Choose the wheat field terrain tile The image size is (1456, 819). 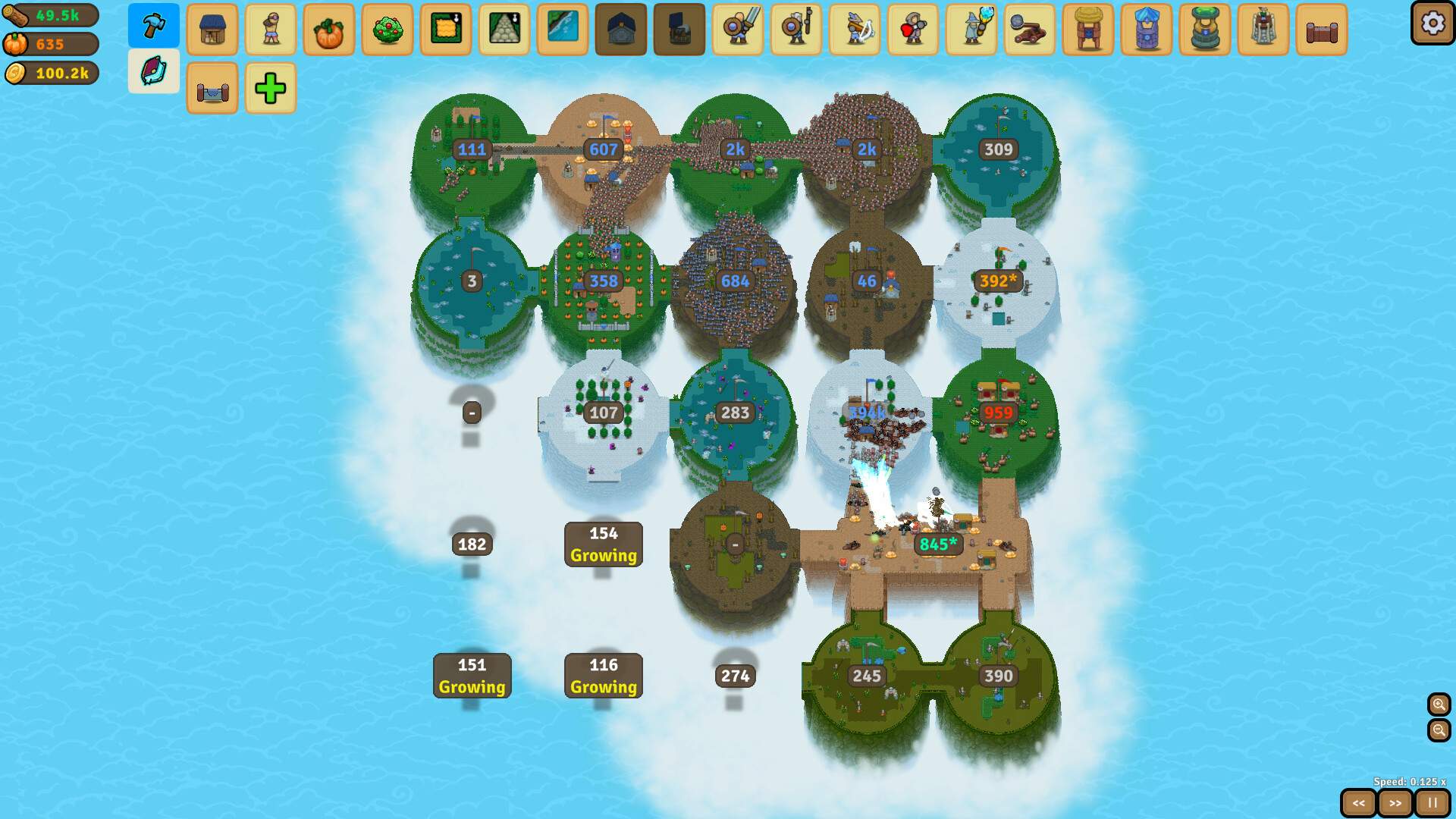coord(446,30)
